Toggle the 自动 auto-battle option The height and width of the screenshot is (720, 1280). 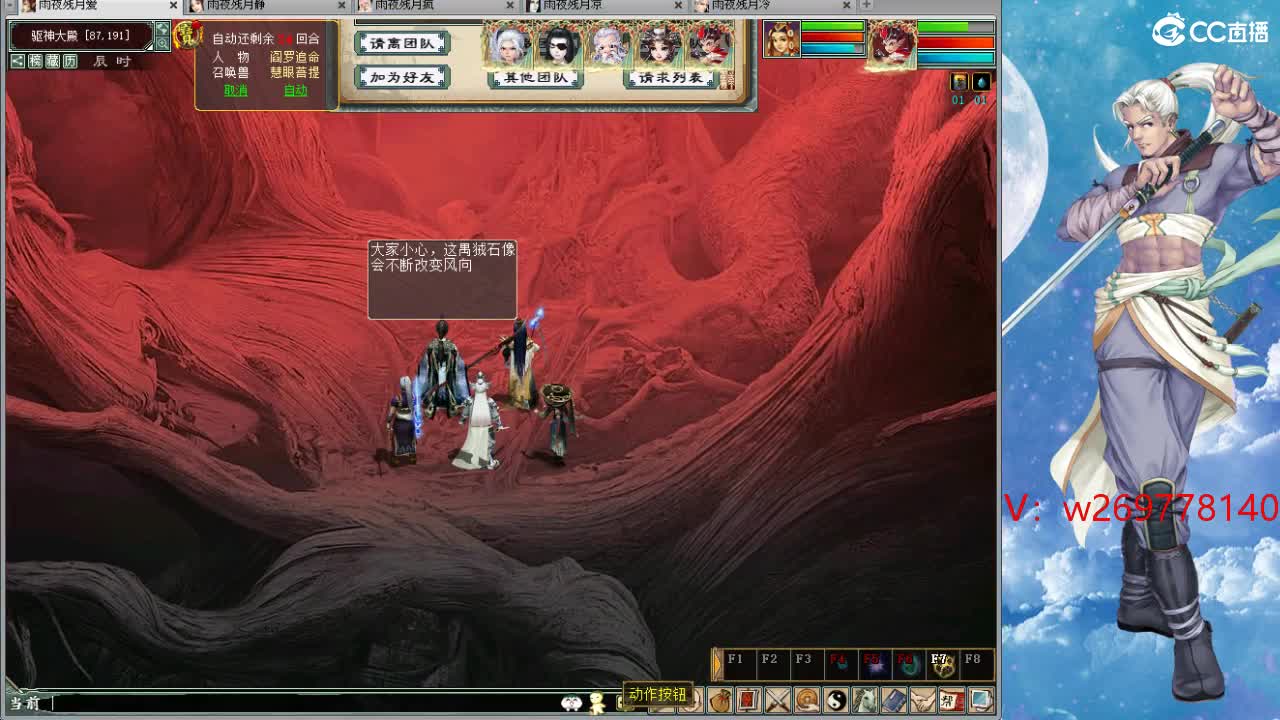point(294,91)
